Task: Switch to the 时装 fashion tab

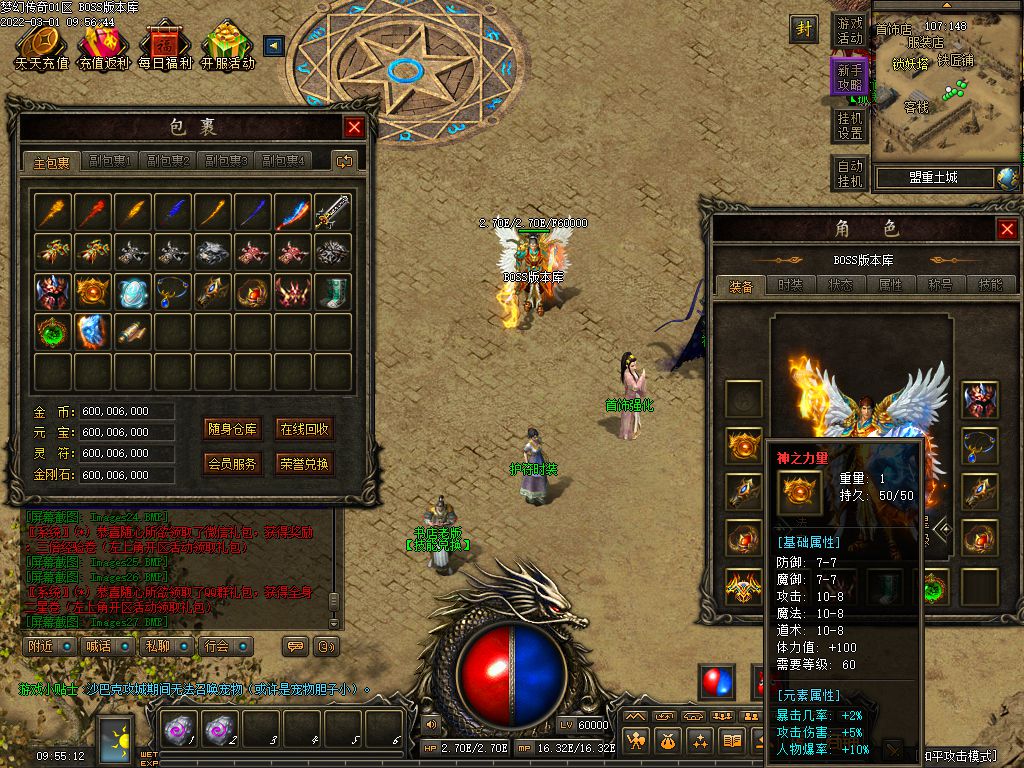Action: [790, 285]
